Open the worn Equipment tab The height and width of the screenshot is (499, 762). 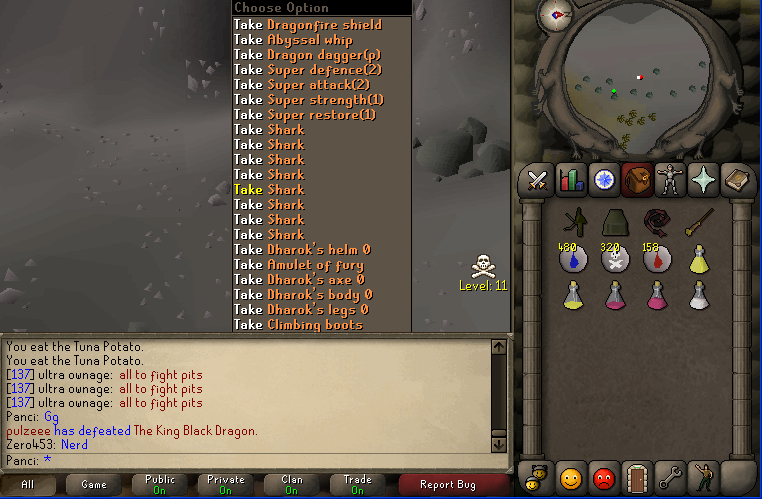pos(669,180)
